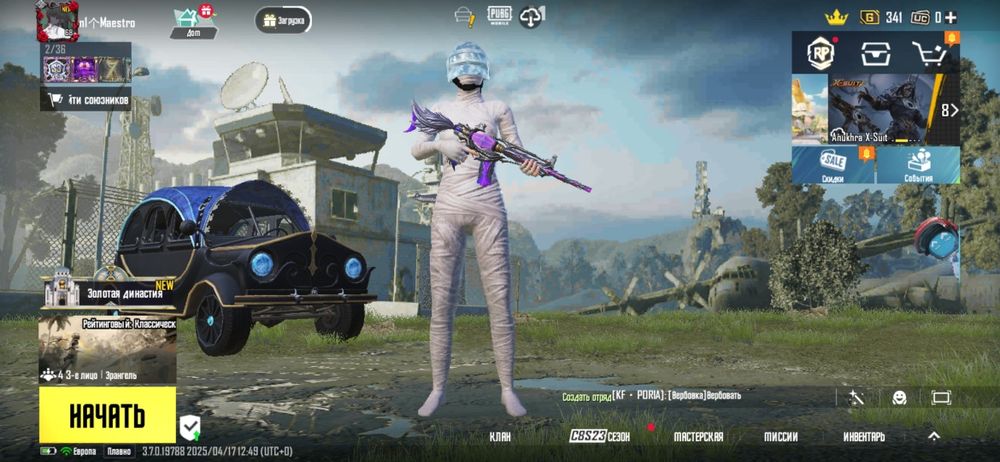
Task: Open the player profile avatar
Action: pos(57,18)
